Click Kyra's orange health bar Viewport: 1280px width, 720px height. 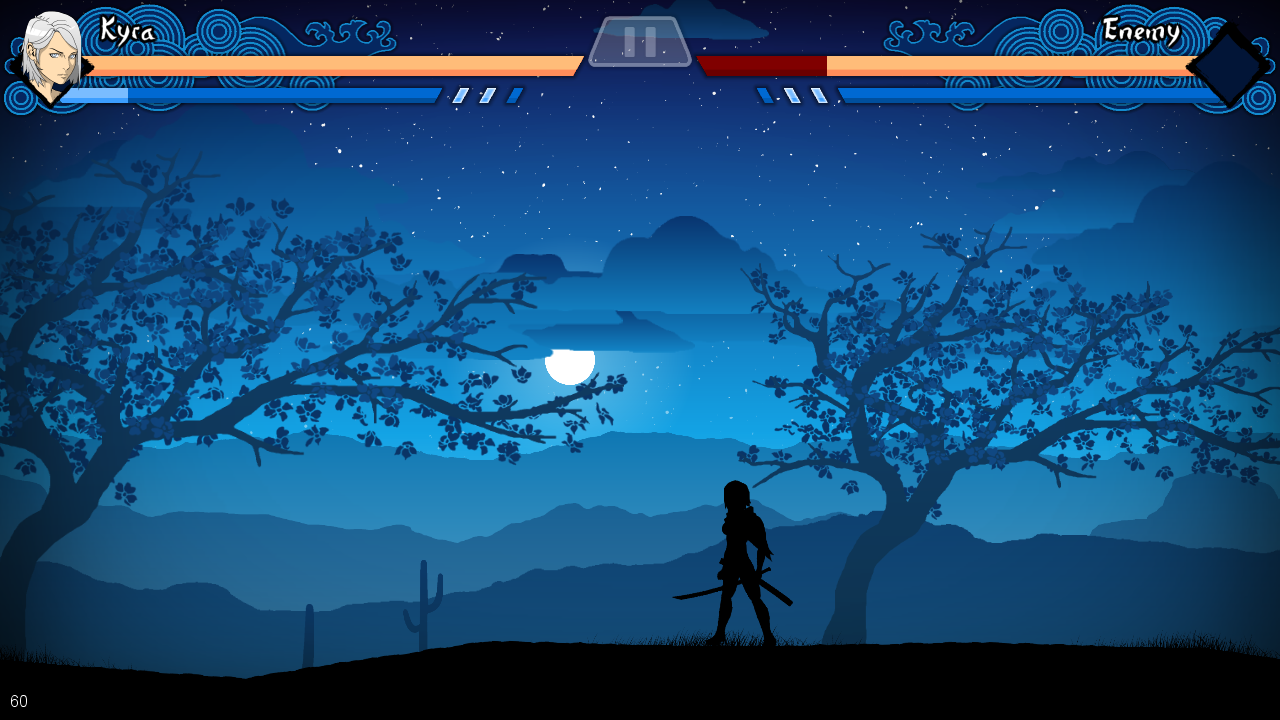pyautogui.click(x=330, y=67)
